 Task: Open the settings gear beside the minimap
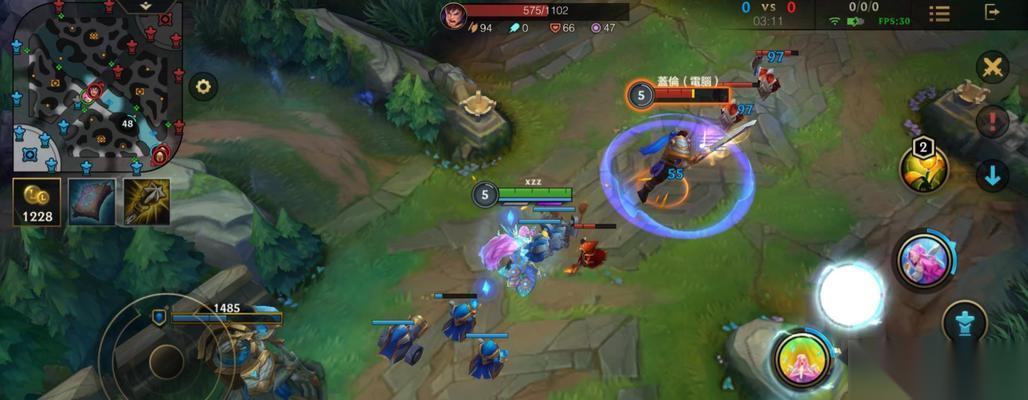(x=203, y=87)
